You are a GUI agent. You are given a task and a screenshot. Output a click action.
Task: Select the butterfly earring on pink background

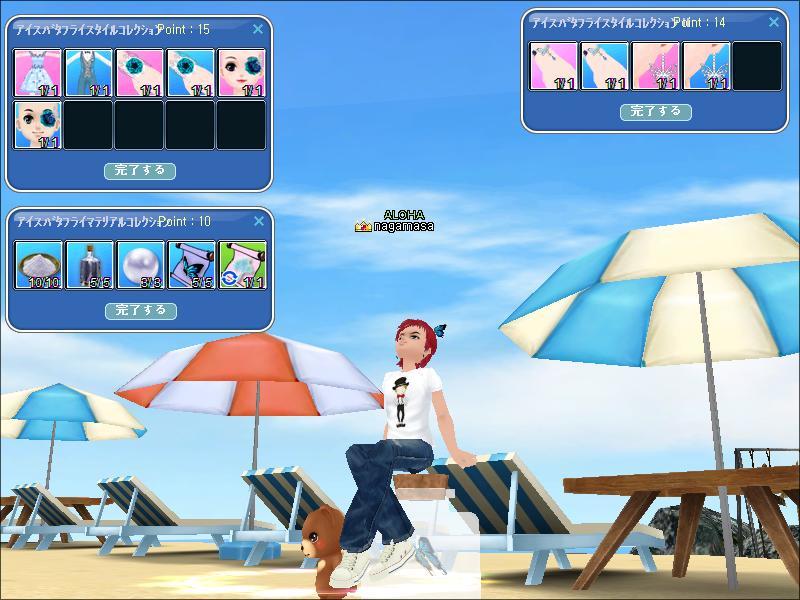coord(656,66)
